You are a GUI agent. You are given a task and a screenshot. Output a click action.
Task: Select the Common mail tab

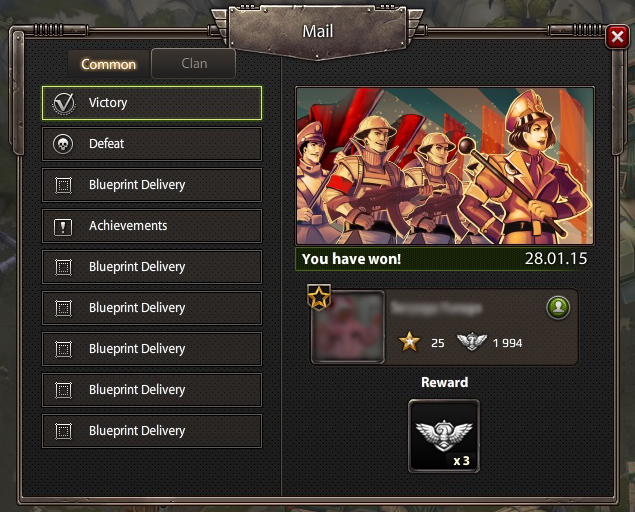click(108, 64)
